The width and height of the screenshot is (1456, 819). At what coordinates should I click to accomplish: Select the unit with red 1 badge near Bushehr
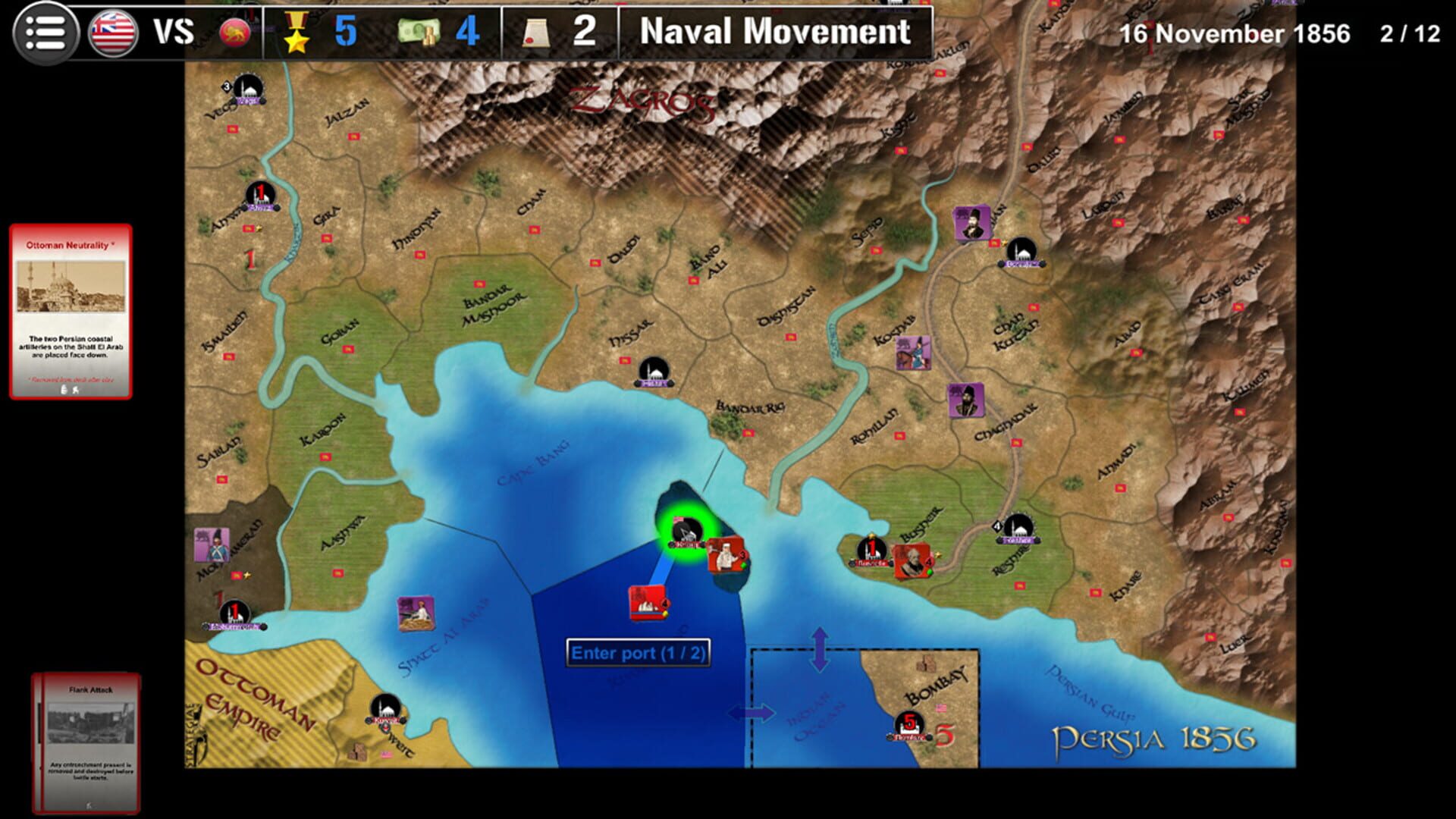pos(871,550)
